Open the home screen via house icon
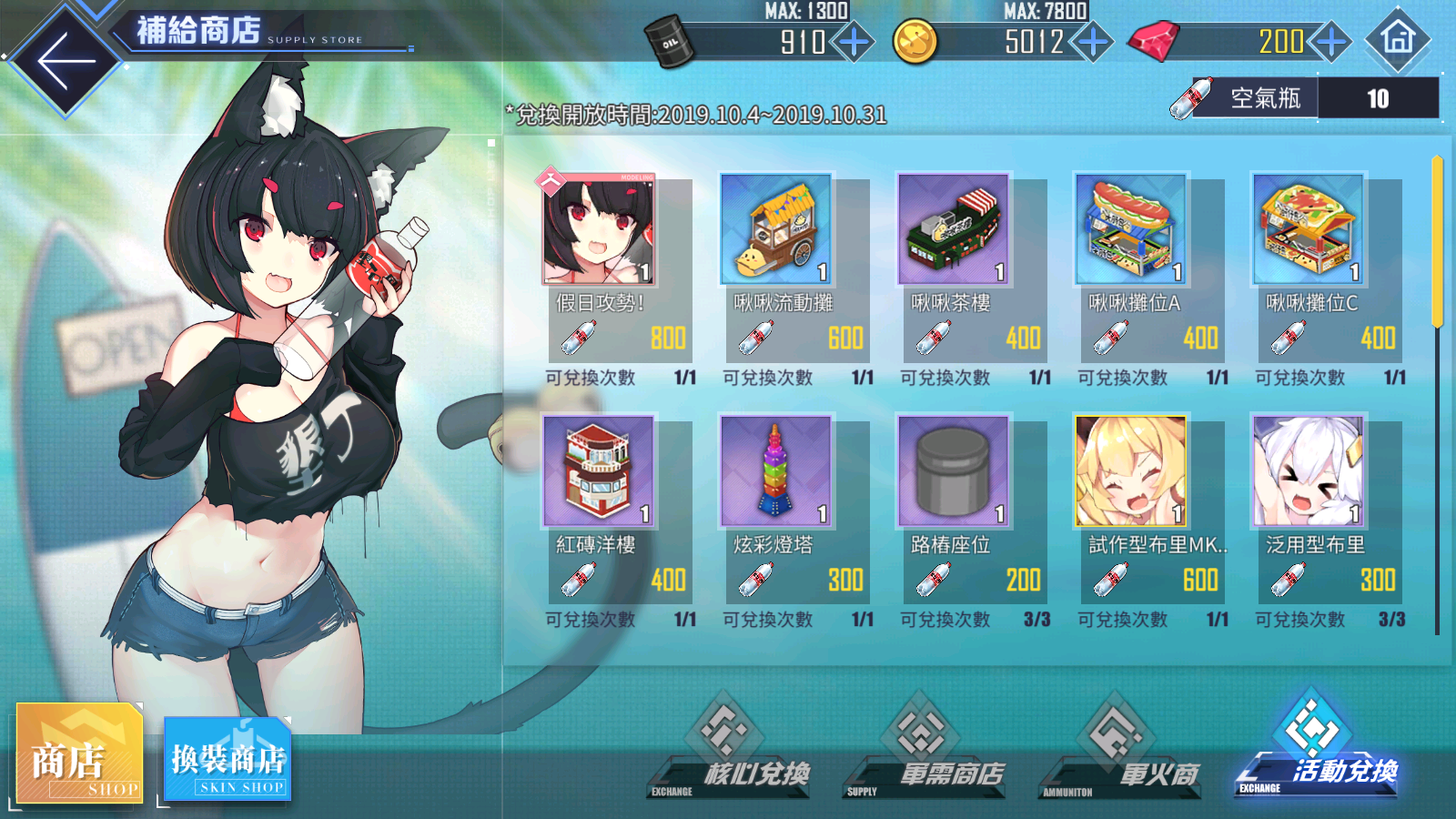This screenshot has width=1456, height=819. [x=1399, y=40]
